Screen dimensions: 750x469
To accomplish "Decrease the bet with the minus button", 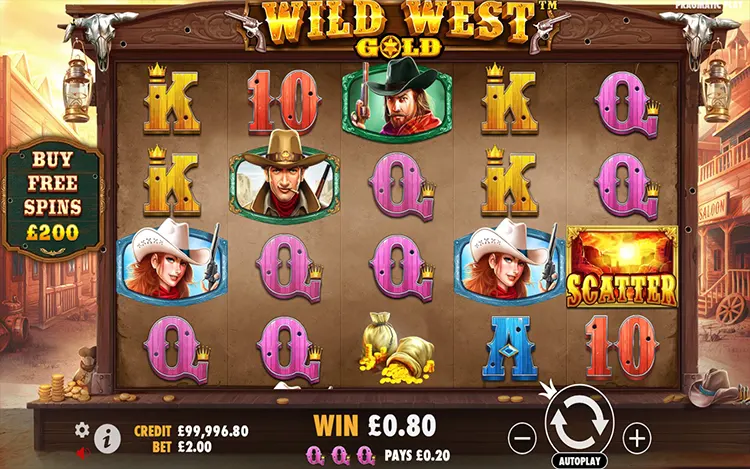I will coord(523,436).
